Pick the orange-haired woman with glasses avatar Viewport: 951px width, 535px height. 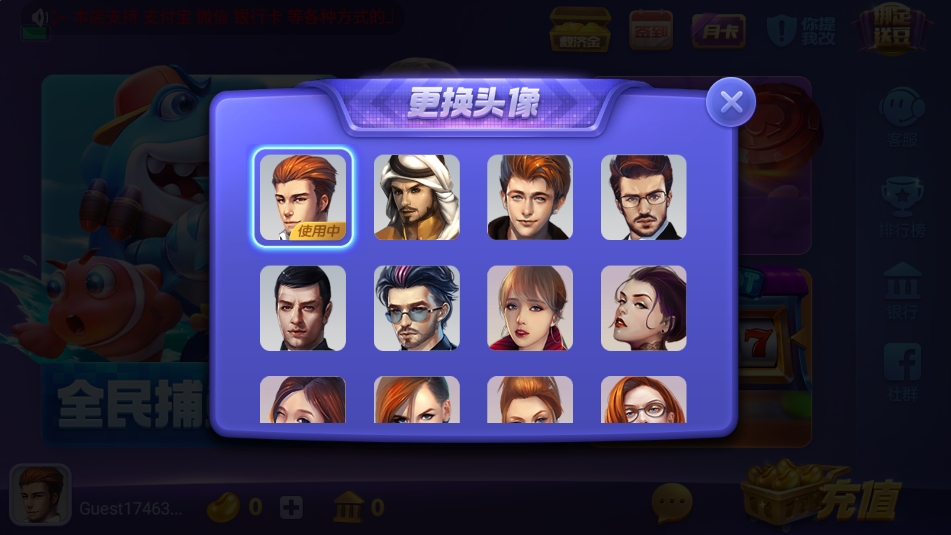click(643, 401)
